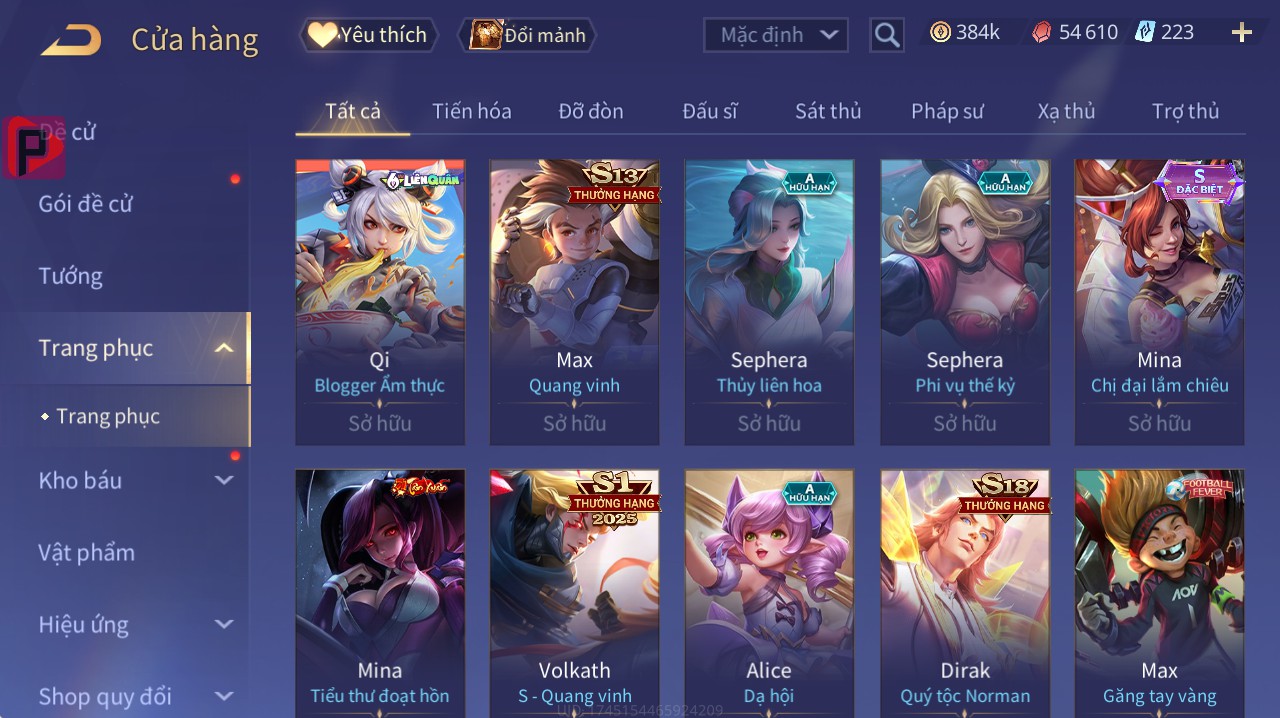Switch to the Tiến hóa tab
The height and width of the screenshot is (718, 1280).
[471, 111]
